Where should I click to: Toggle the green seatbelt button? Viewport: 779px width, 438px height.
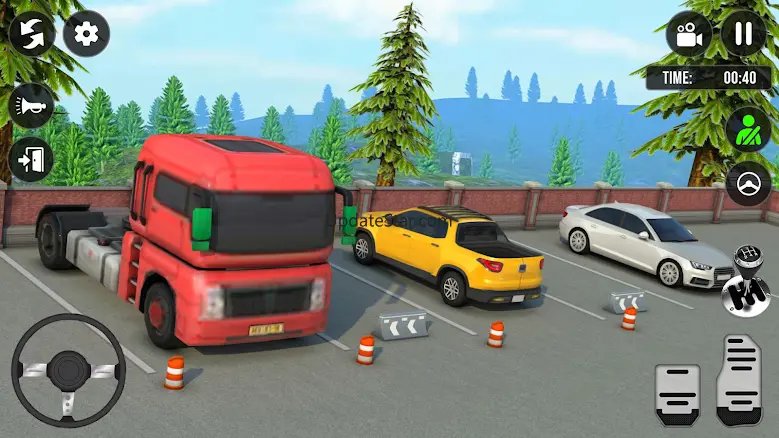coord(748,129)
